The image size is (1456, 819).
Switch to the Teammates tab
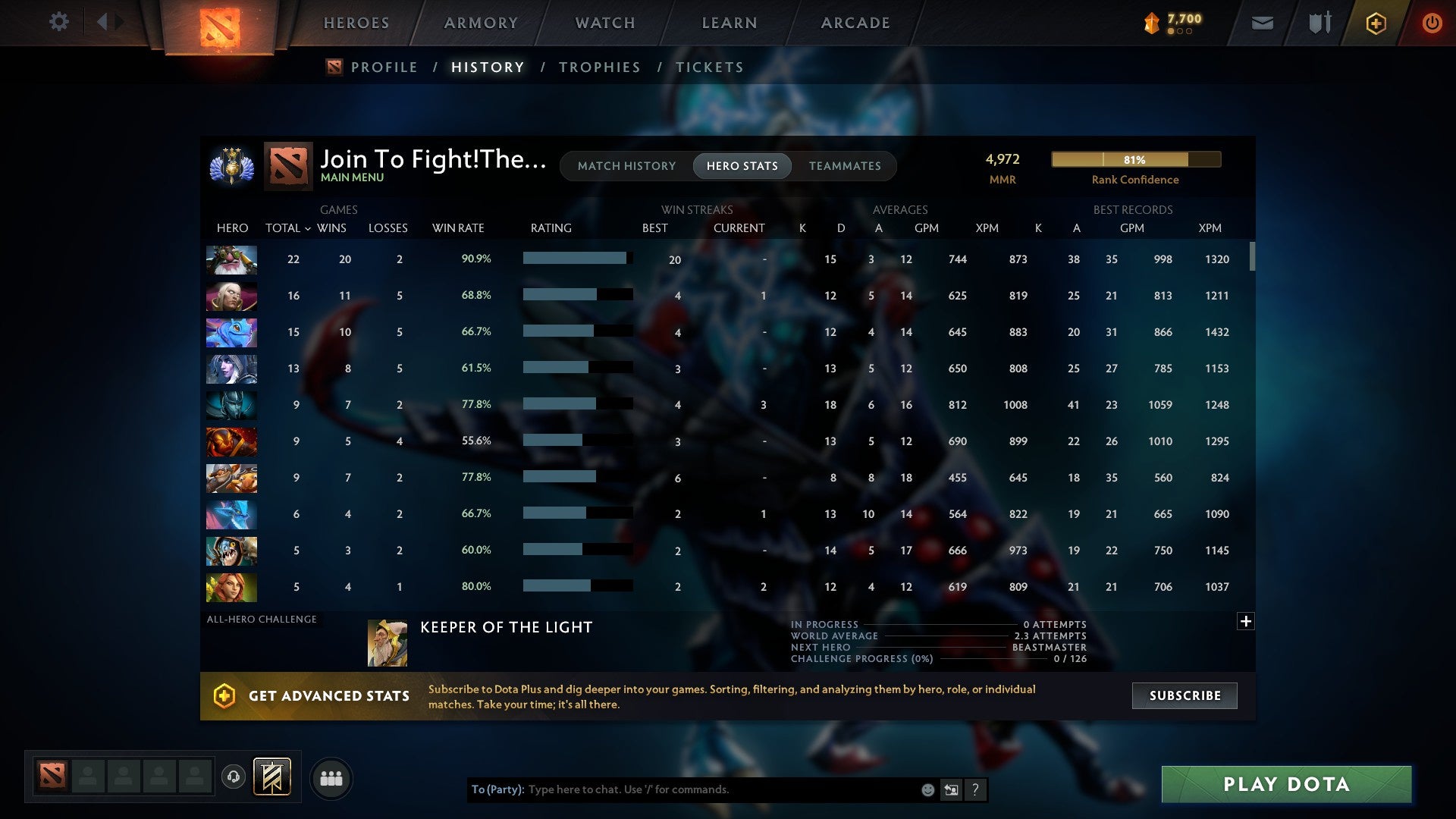[x=845, y=165]
